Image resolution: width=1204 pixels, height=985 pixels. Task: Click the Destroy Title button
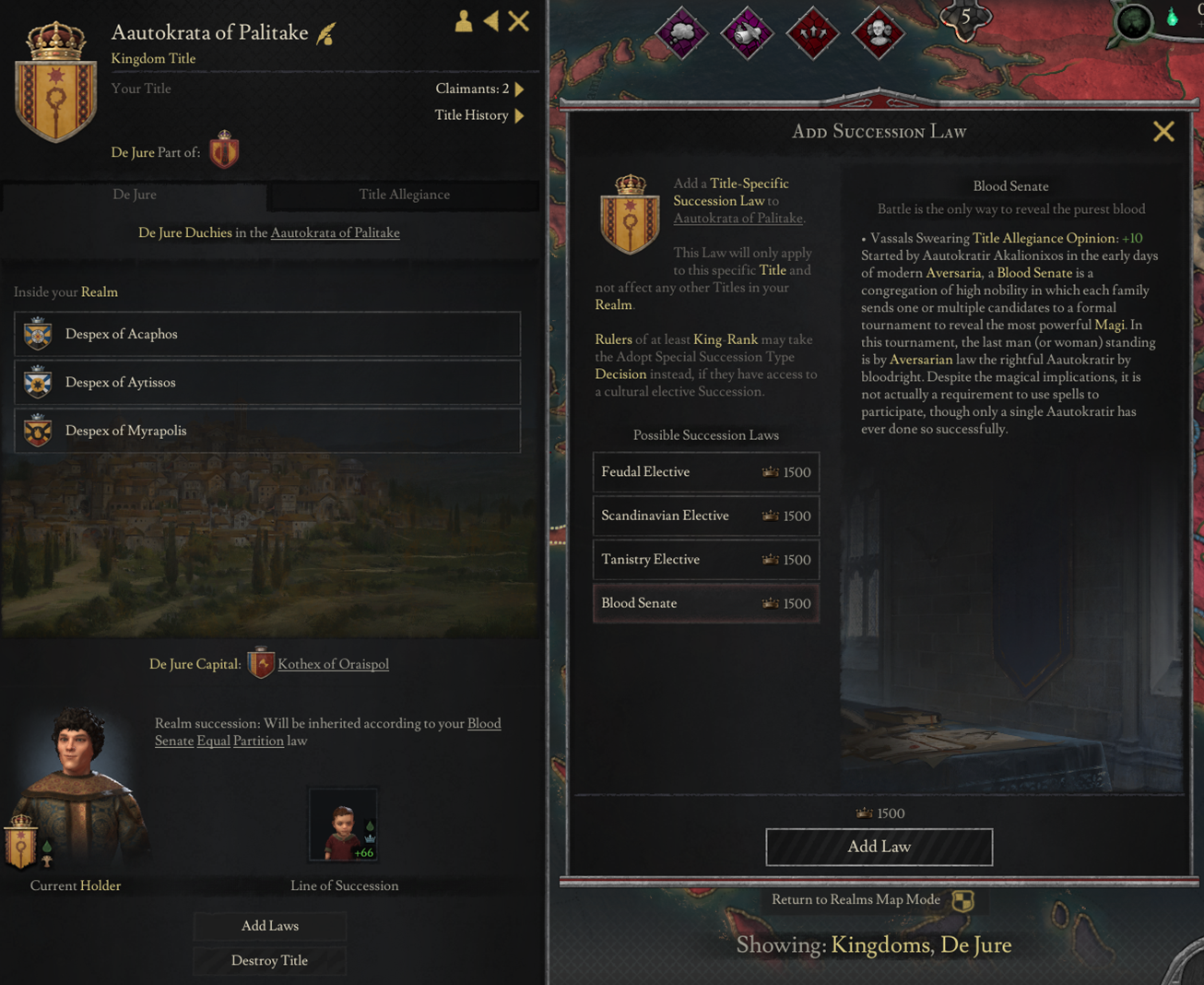[269, 960]
